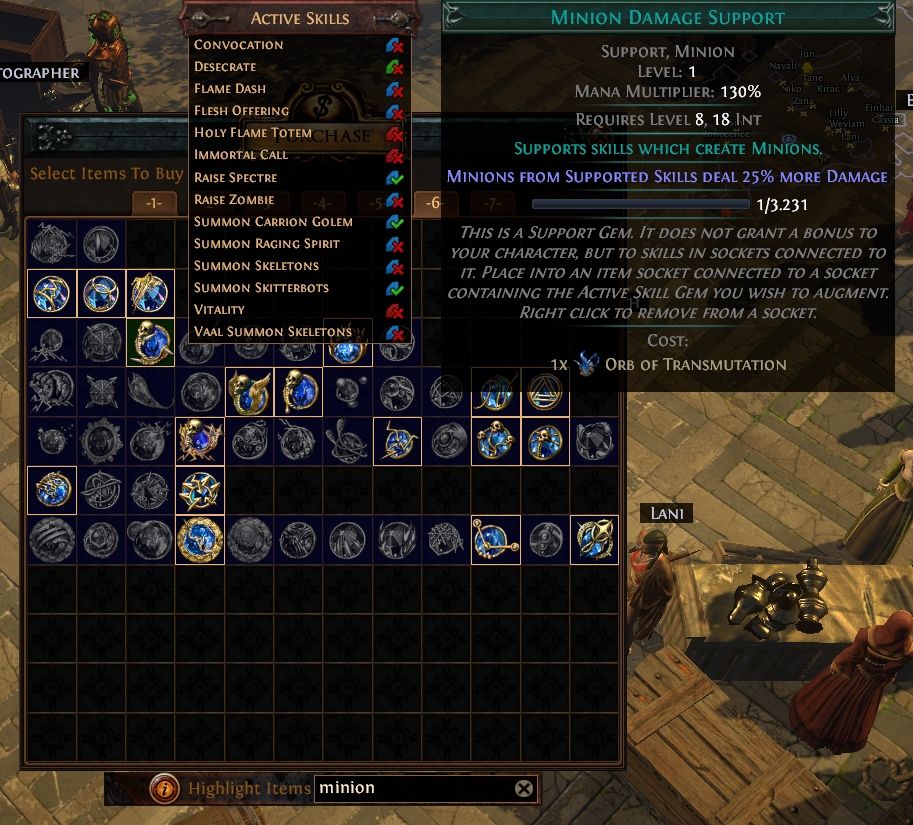Image resolution: width=913 pixels, height=825 pixels.
Task: Choose the Summon Raging Spirit entry
Action: (x=267, y=244)
